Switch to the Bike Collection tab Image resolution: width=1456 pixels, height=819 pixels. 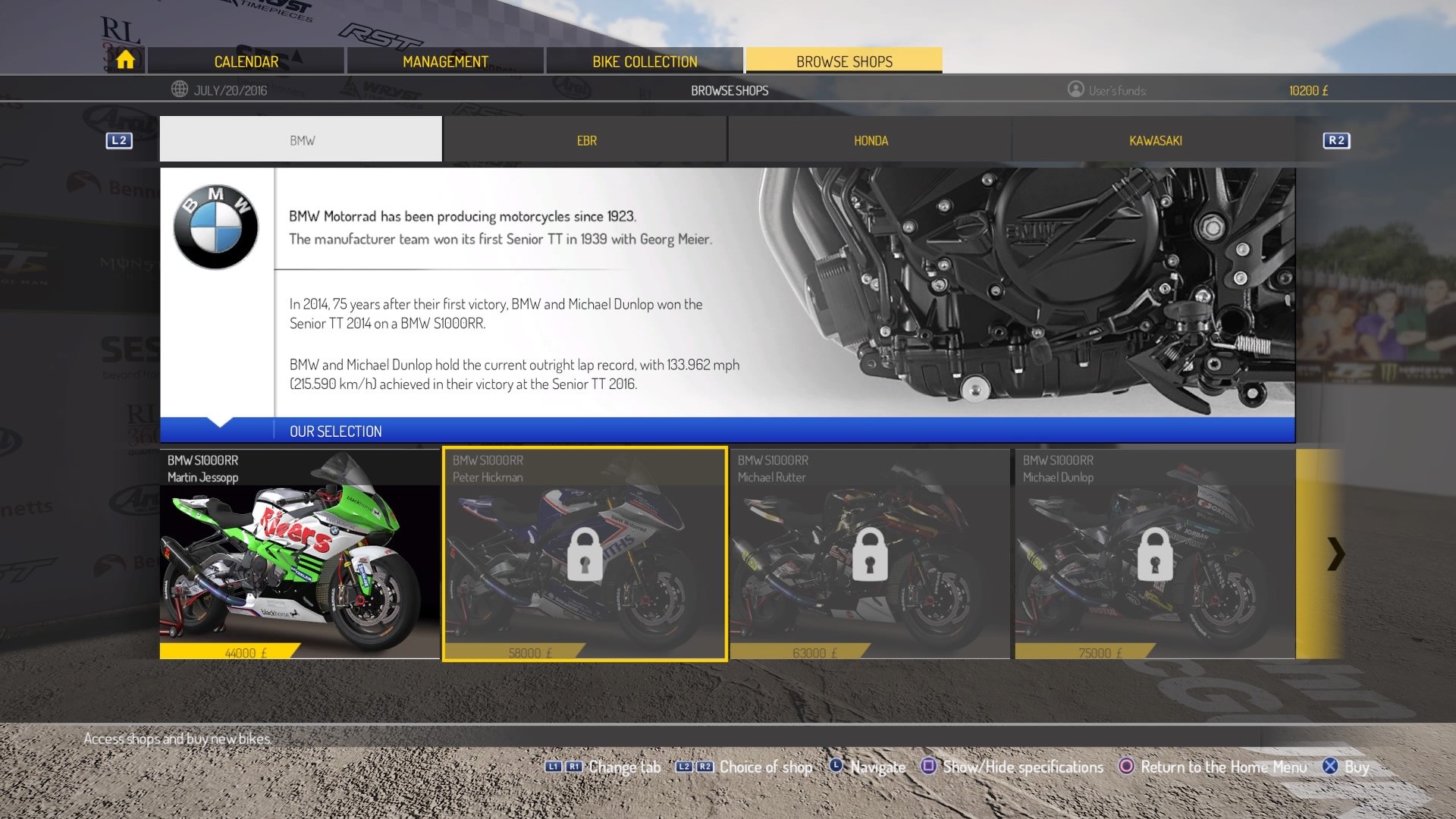pyautogui.click(x=645, y=61)
